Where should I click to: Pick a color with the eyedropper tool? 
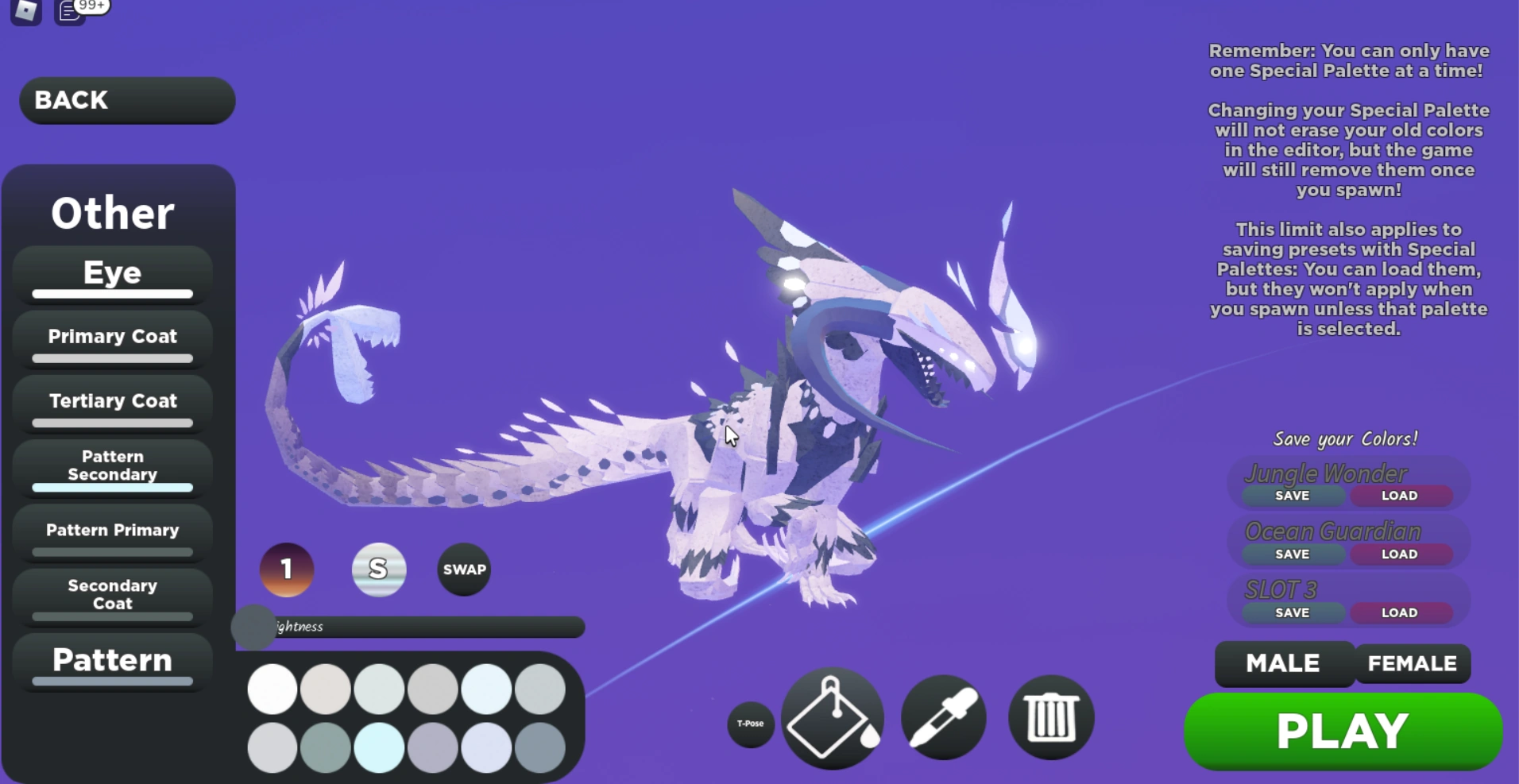pos(942,716)
